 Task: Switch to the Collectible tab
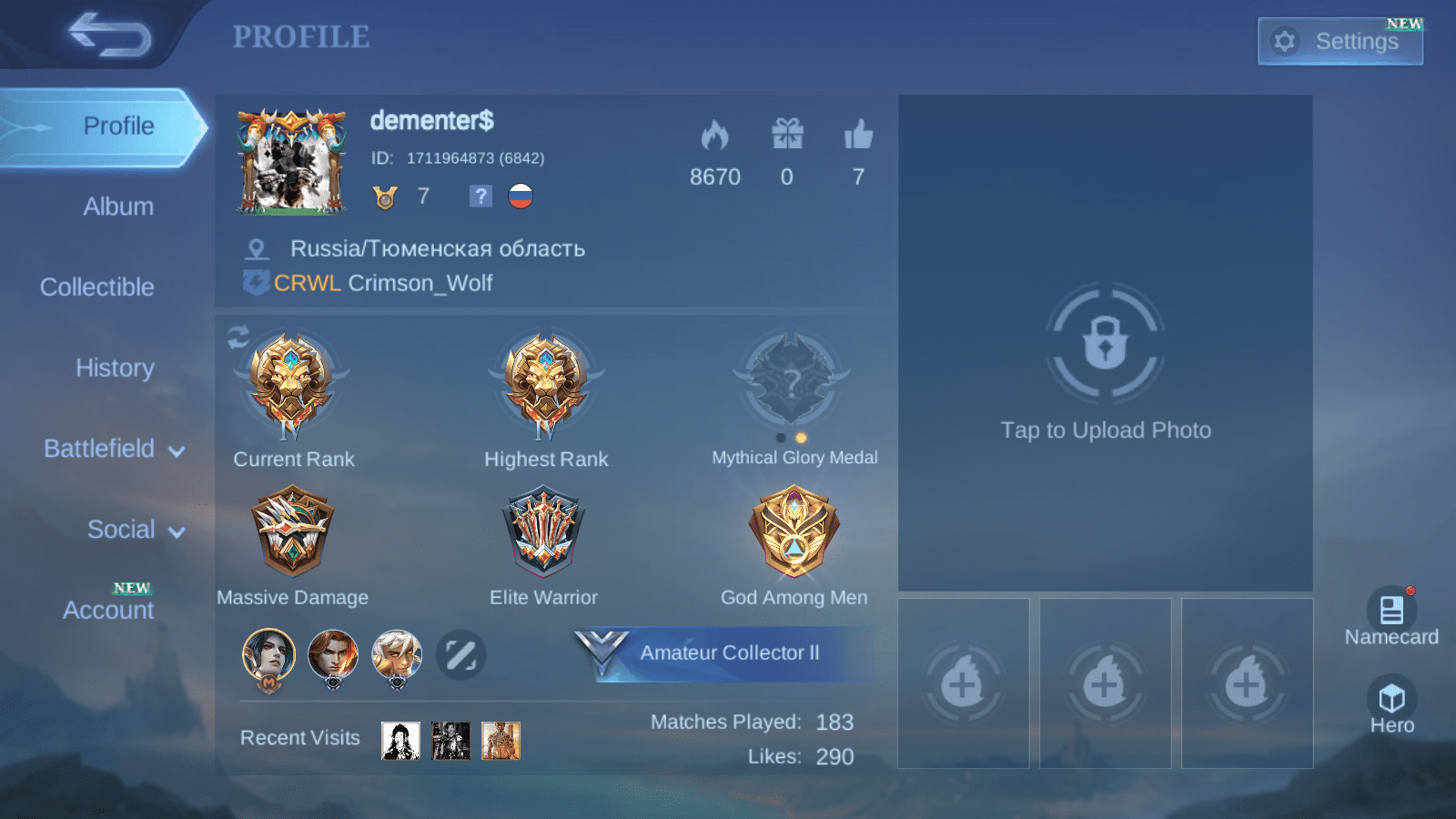(x=96, y=287)
